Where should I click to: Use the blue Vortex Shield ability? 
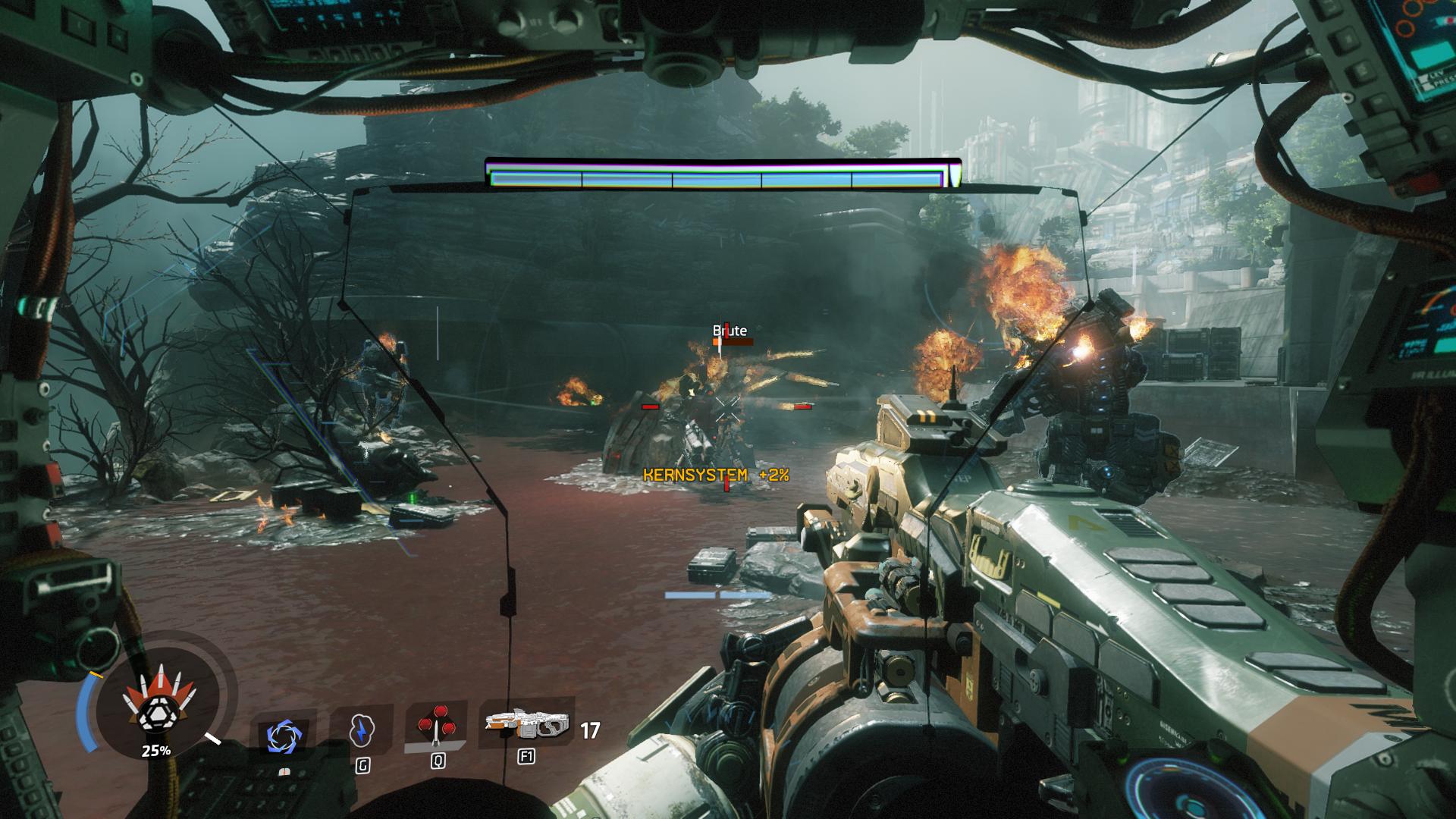[x=282, y=735]
